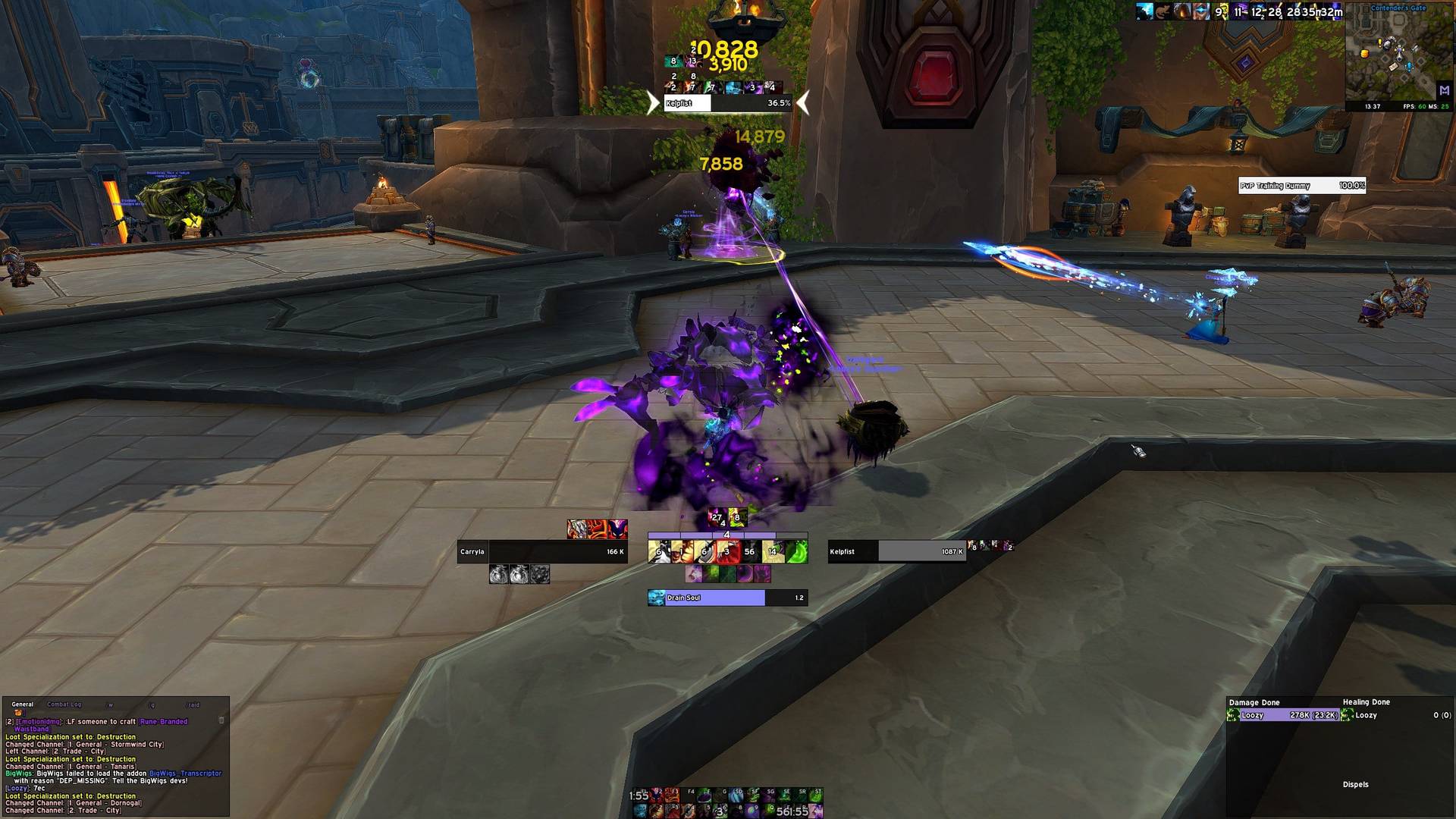Select the Carryla unit frame
The width and height of the screenshot is (1456, 819).
pyautogui.click(x=541, y=551)
